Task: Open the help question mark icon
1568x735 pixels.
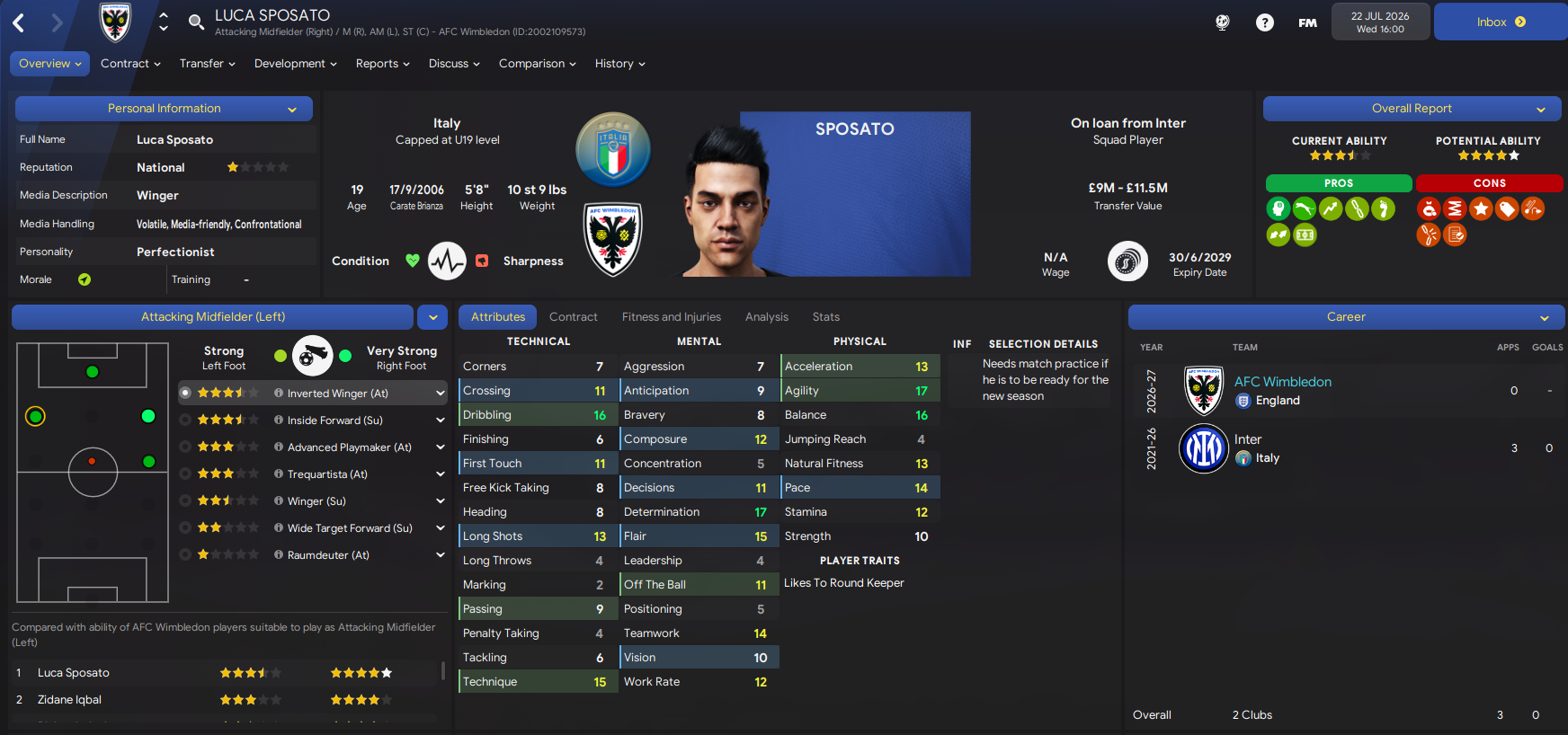Action: pyautogui.click(x=1264, y=22)
